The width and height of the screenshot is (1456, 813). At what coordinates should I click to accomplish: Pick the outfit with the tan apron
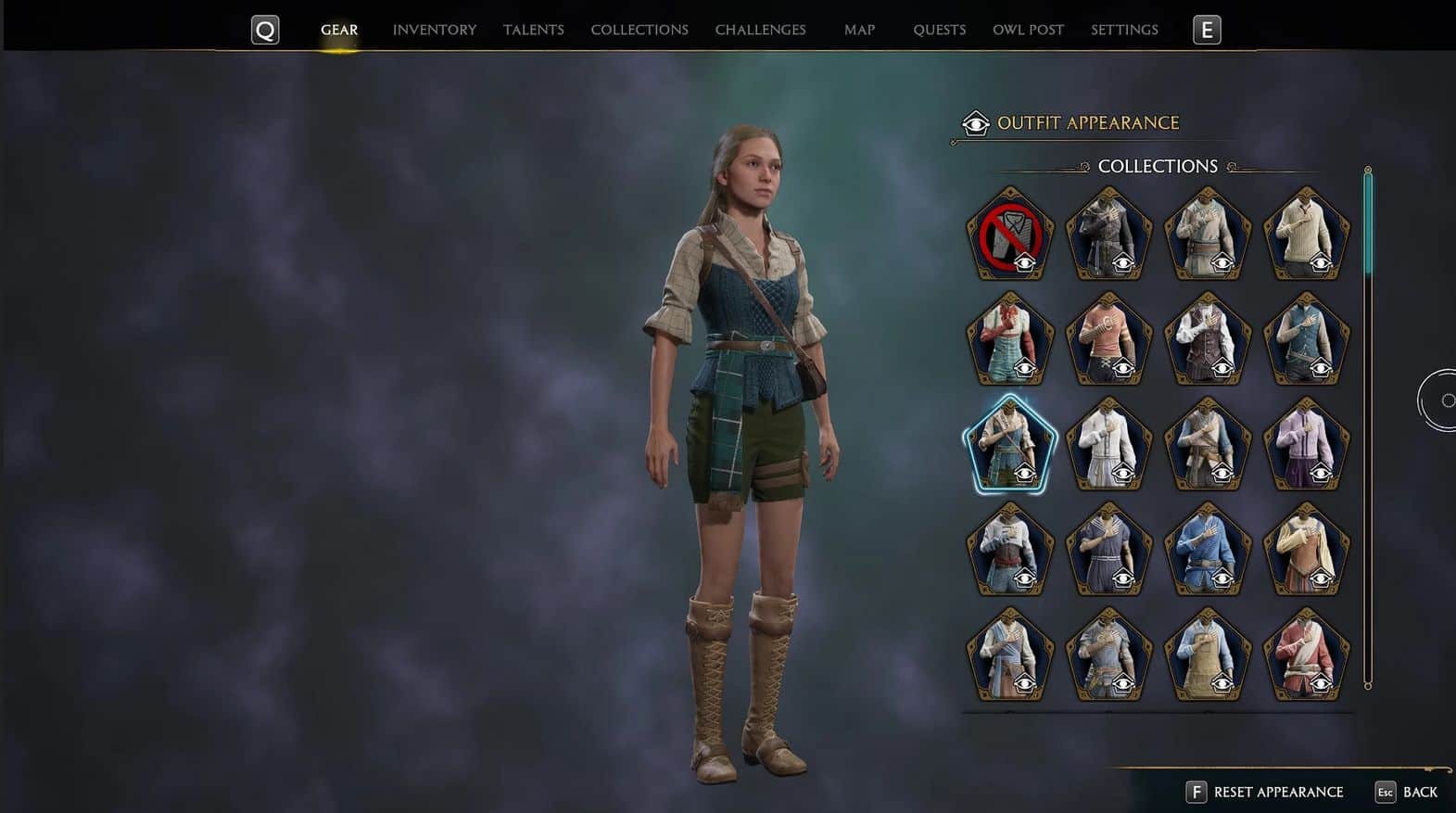1208,654
